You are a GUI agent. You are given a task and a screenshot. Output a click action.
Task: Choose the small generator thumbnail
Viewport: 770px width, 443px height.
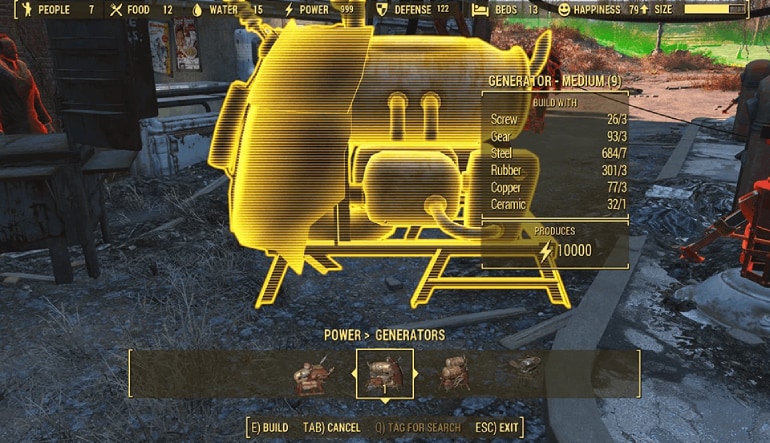point(309,375)
